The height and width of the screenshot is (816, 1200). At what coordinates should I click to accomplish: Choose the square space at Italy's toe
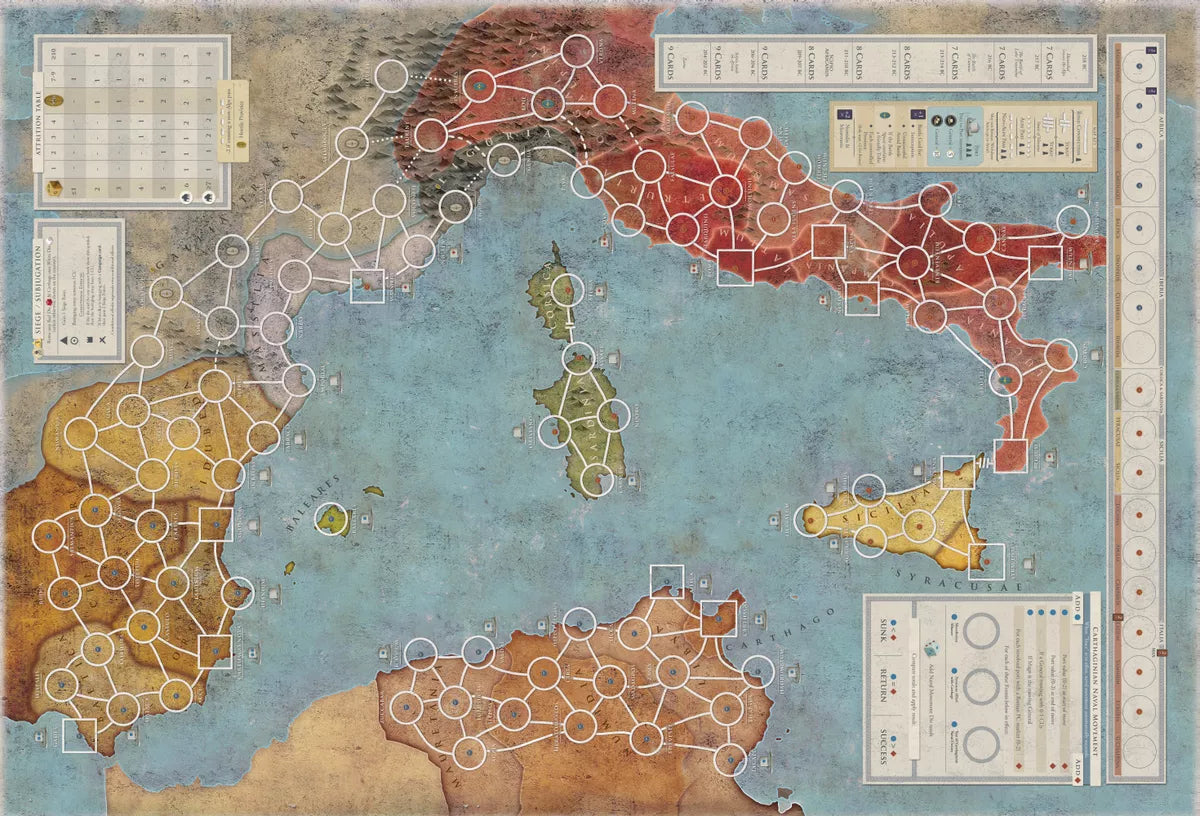click(x=1010, y=454)
